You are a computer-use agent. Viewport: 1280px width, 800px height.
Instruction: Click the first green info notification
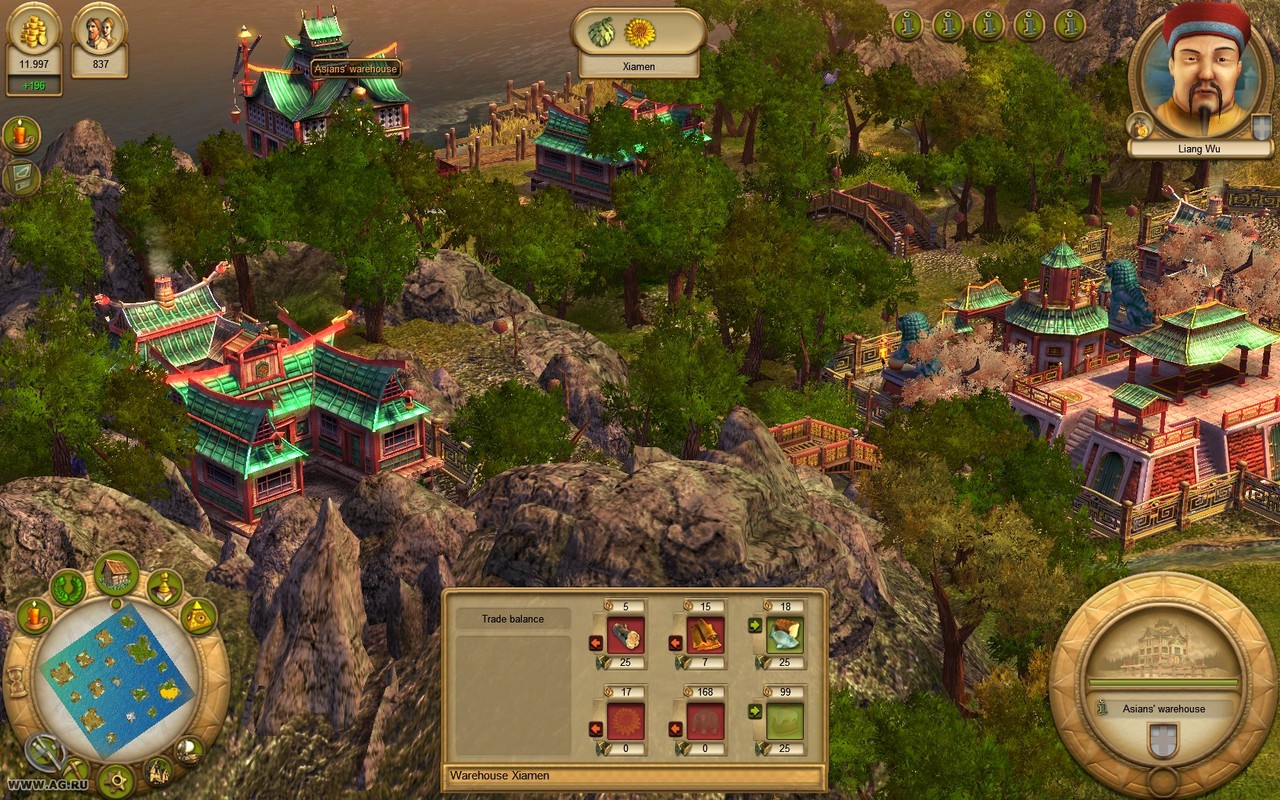tap(907, 25)
